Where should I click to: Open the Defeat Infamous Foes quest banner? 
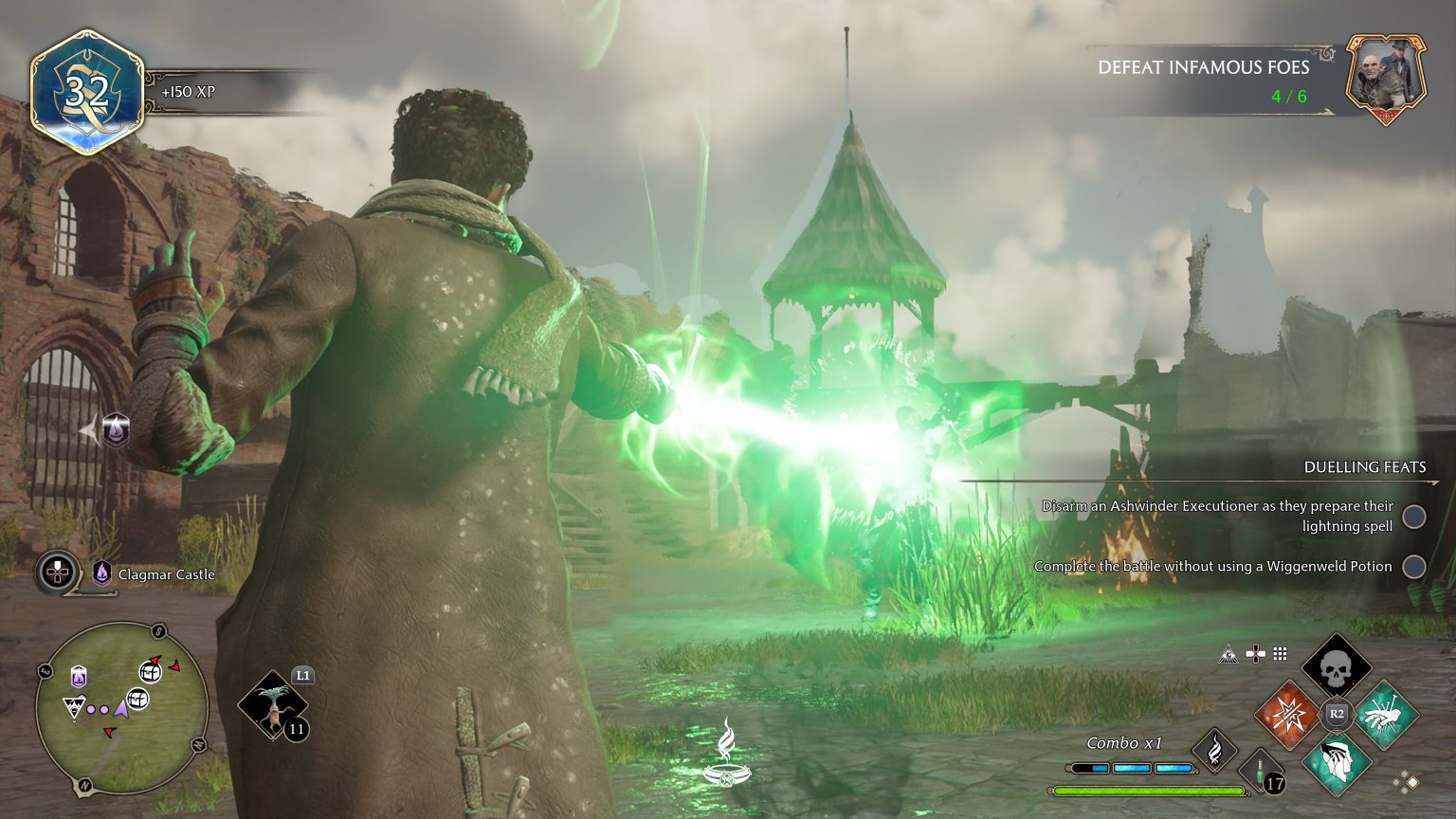(1202, 67)
